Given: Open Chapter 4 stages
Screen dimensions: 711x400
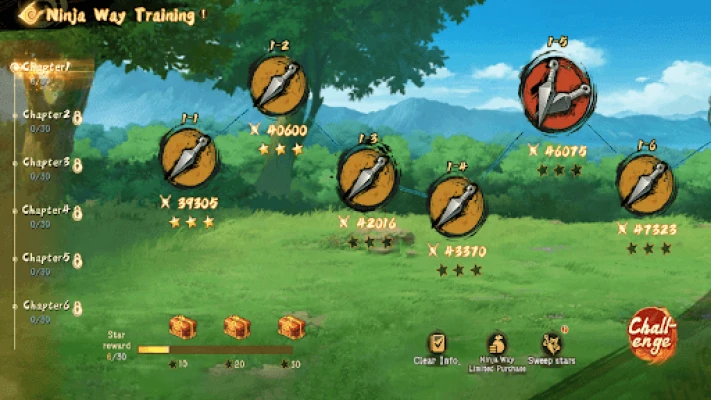Looking at the screenshot, I should (47, 210).
